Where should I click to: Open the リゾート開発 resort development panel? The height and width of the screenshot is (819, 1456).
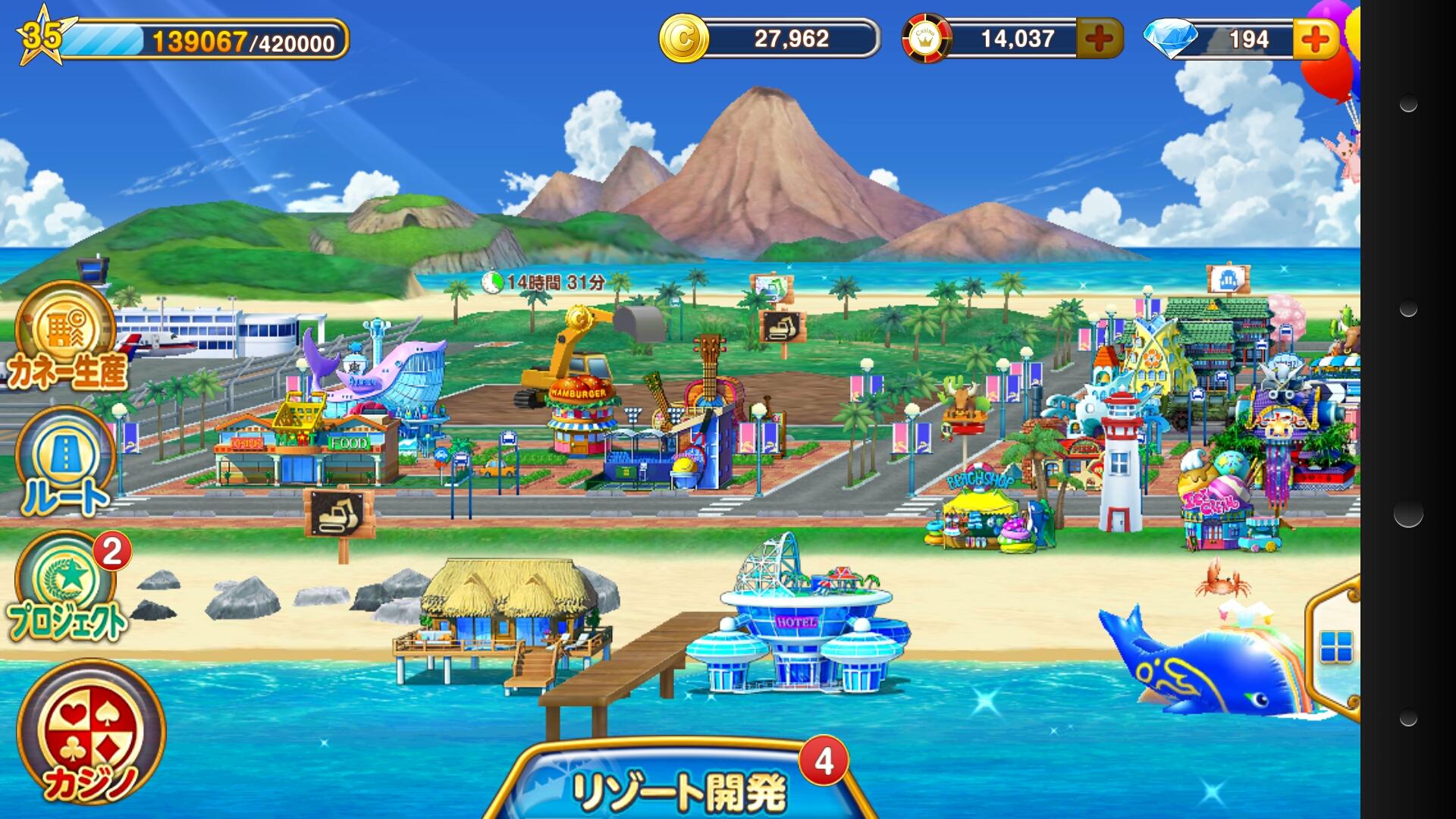point(679,789)
